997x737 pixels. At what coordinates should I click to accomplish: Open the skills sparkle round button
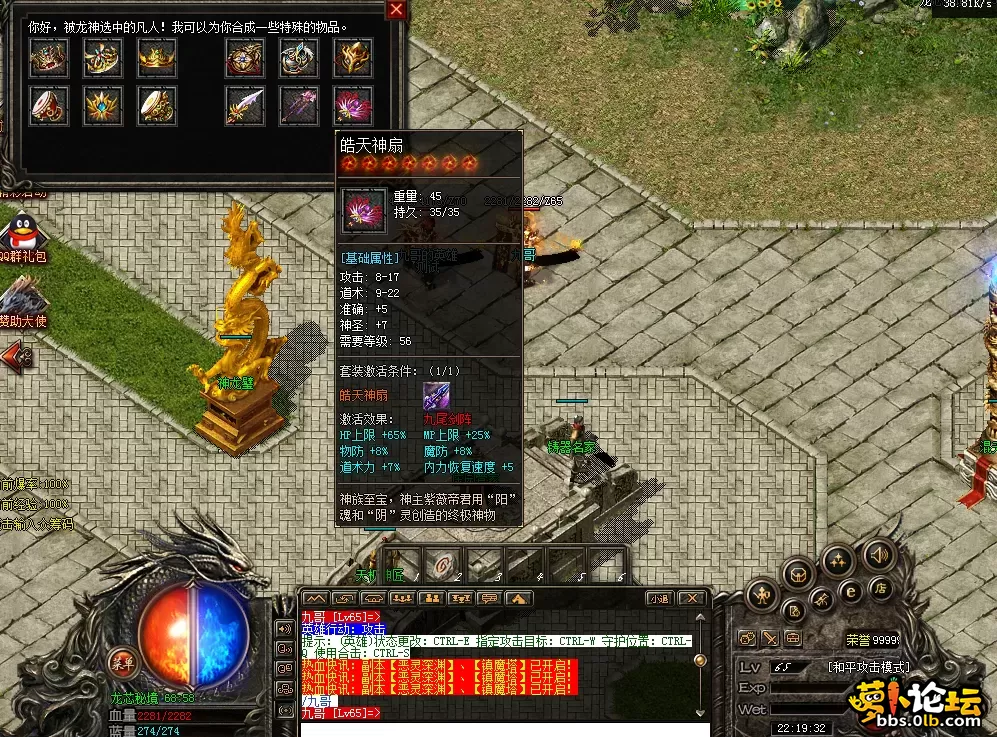(x=837, y=561)
